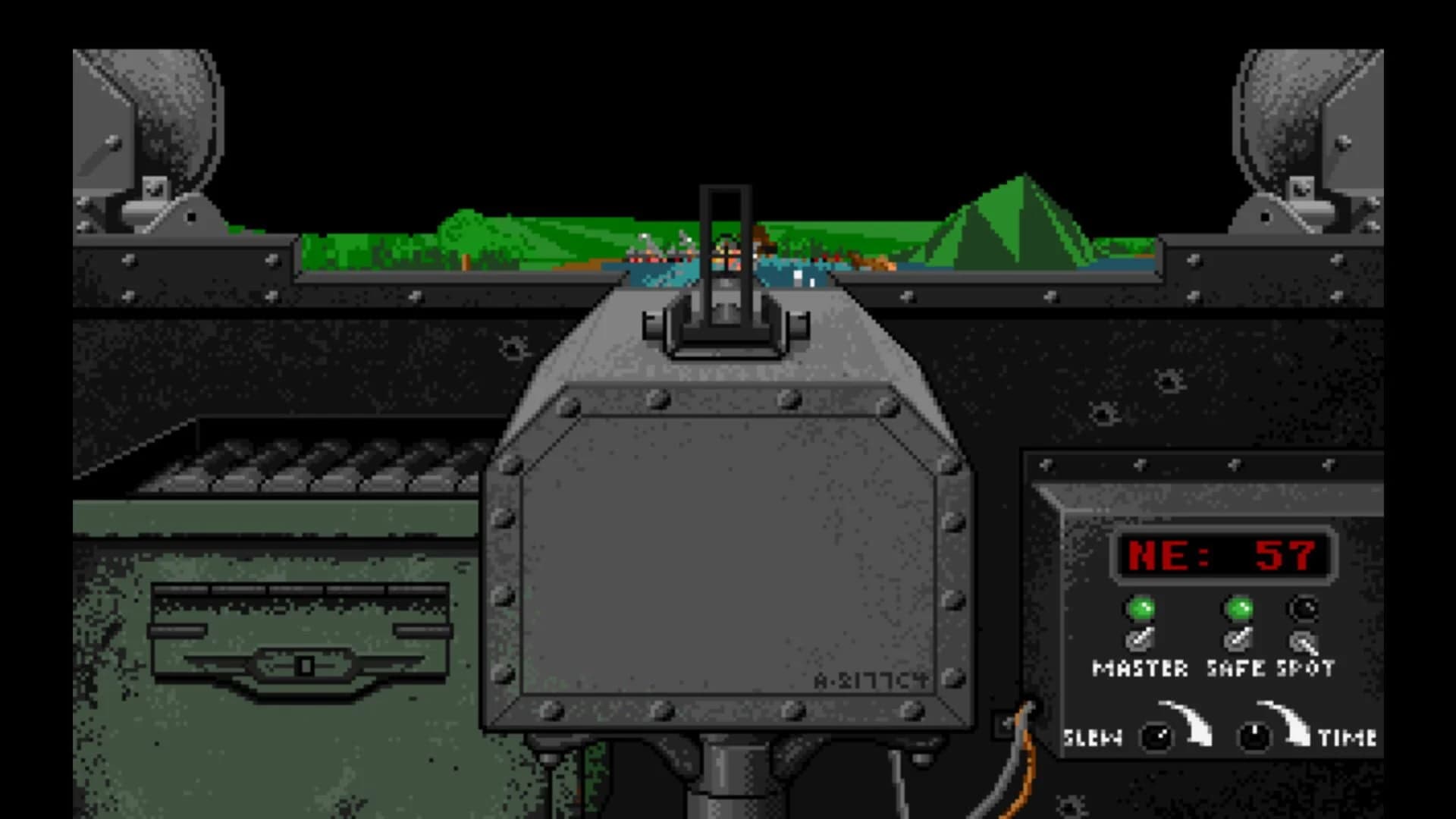Screen dimensions: 1456x819
Task: Flip the SPOT switch
Action: (1306, 641)
